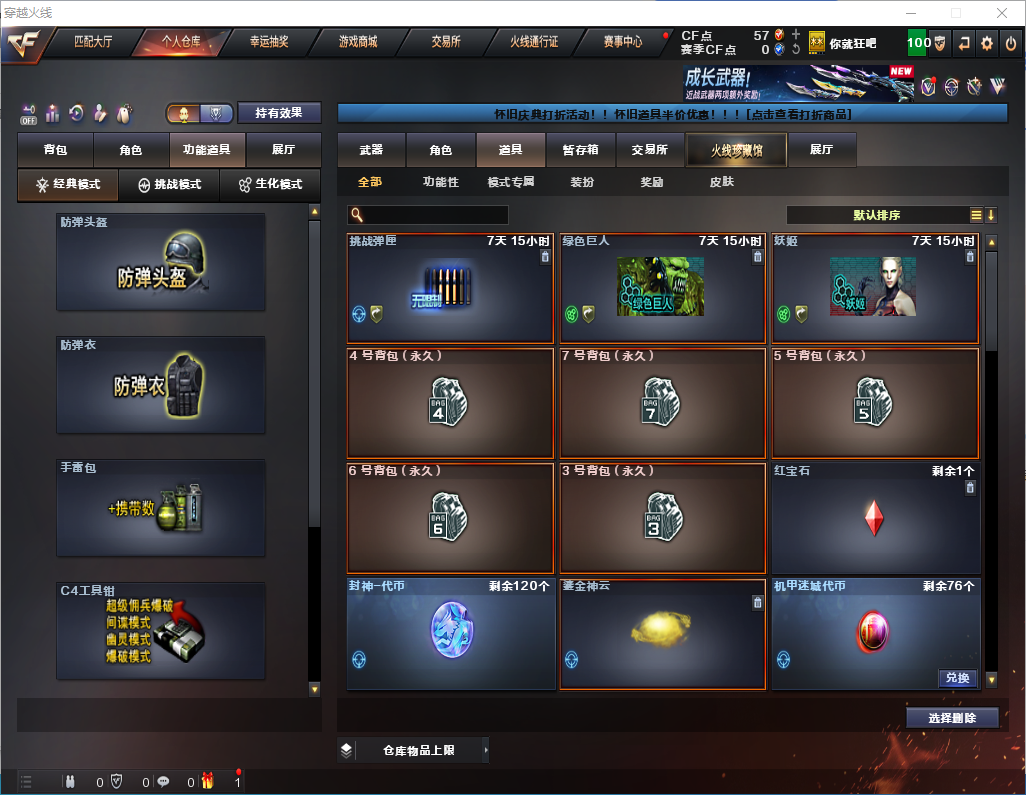Select the 生化模式 mode tab
Screen dimensions: 1026x795
pyautogui.click(x=269, y=185)
